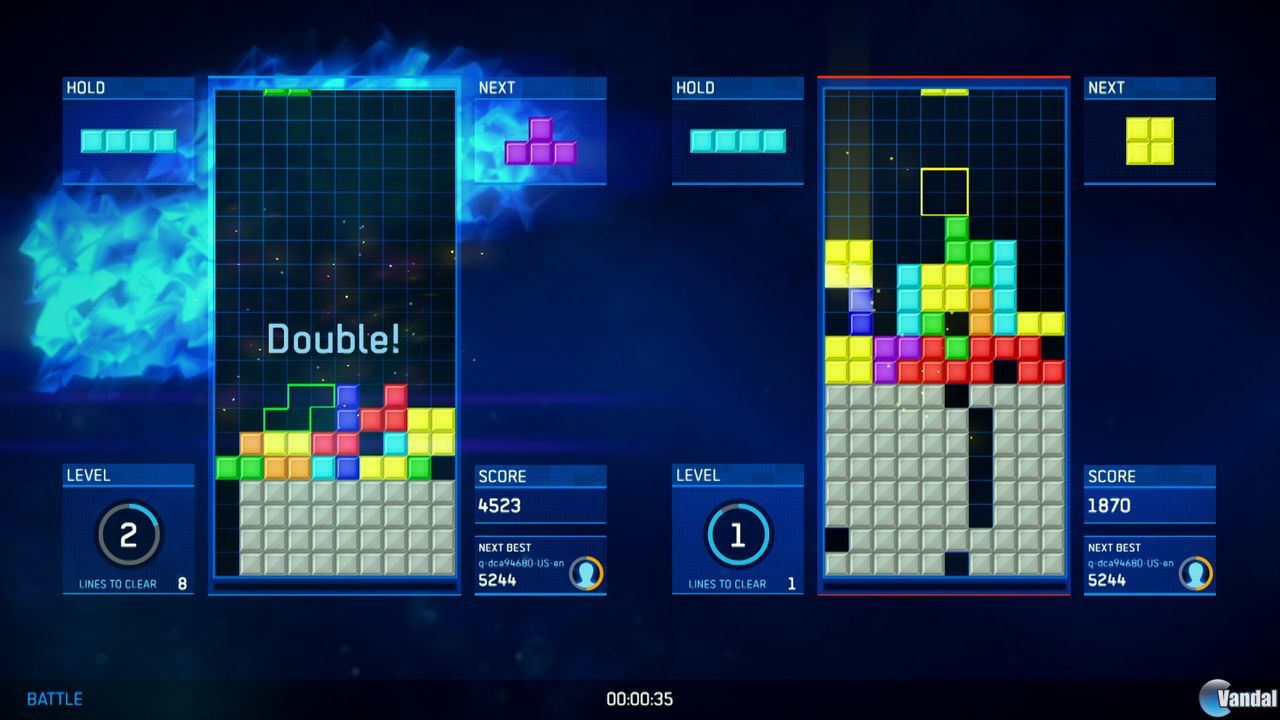The image size is (1280, 720).
Task: Select the cyan I-piece in right HOLD box
Action: pos(737,142)
